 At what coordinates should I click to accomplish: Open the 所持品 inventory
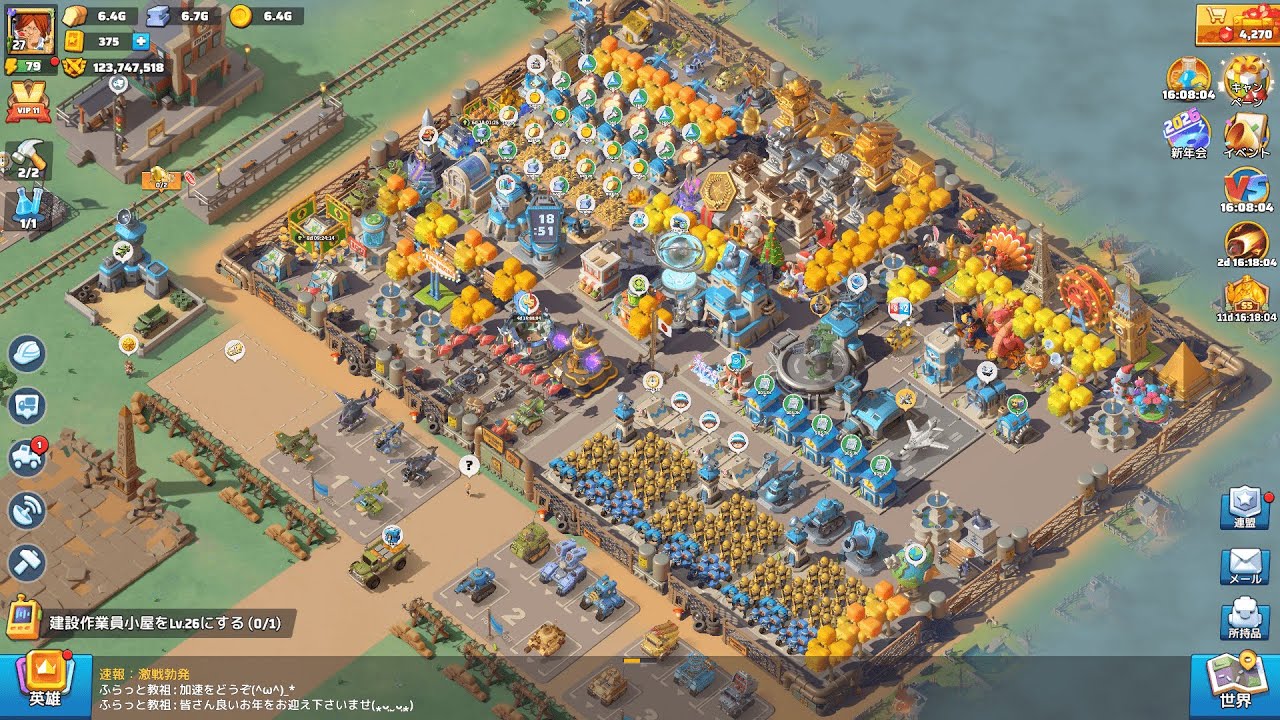tap(1245, 619)
